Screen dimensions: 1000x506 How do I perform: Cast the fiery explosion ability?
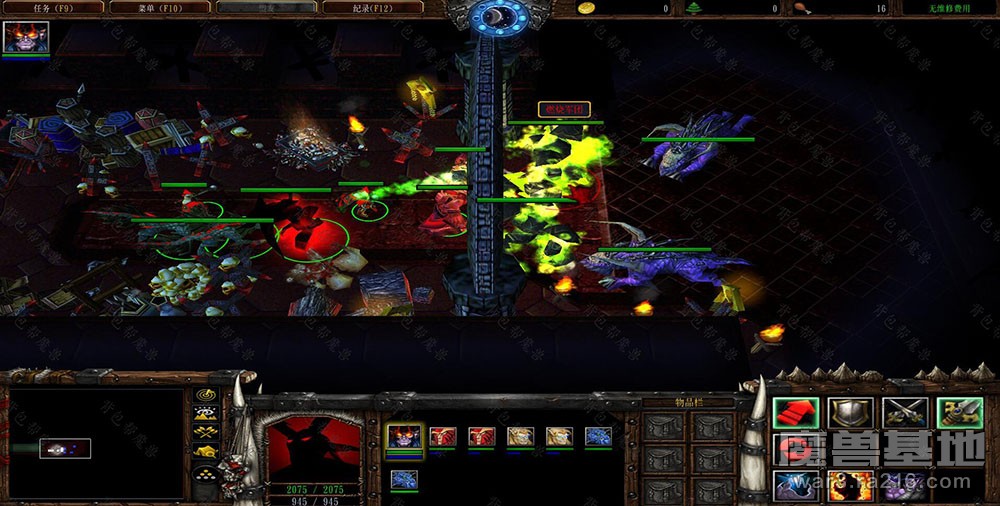(x=851, y=487)
